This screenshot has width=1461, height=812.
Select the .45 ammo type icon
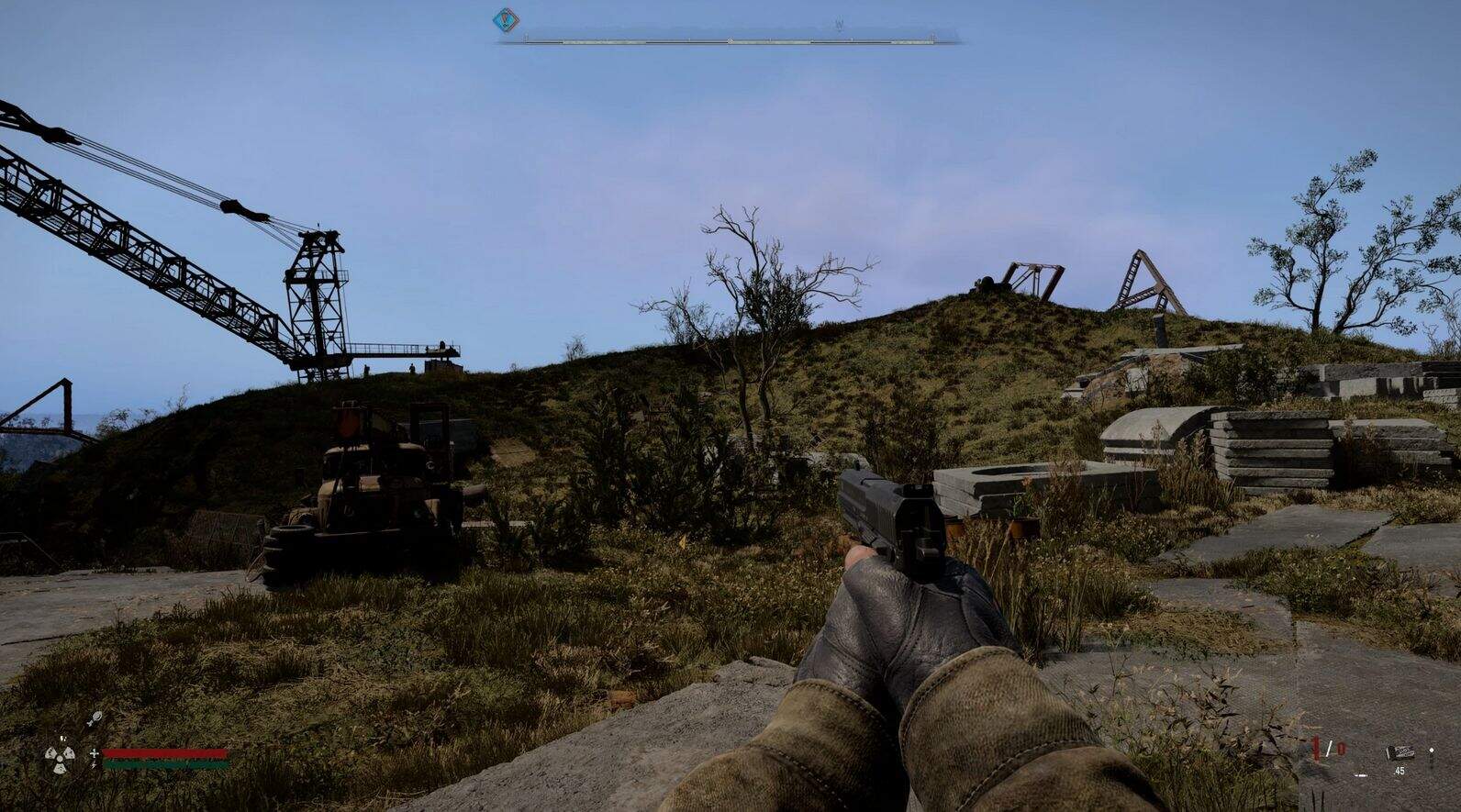(x=1400, y=753)
